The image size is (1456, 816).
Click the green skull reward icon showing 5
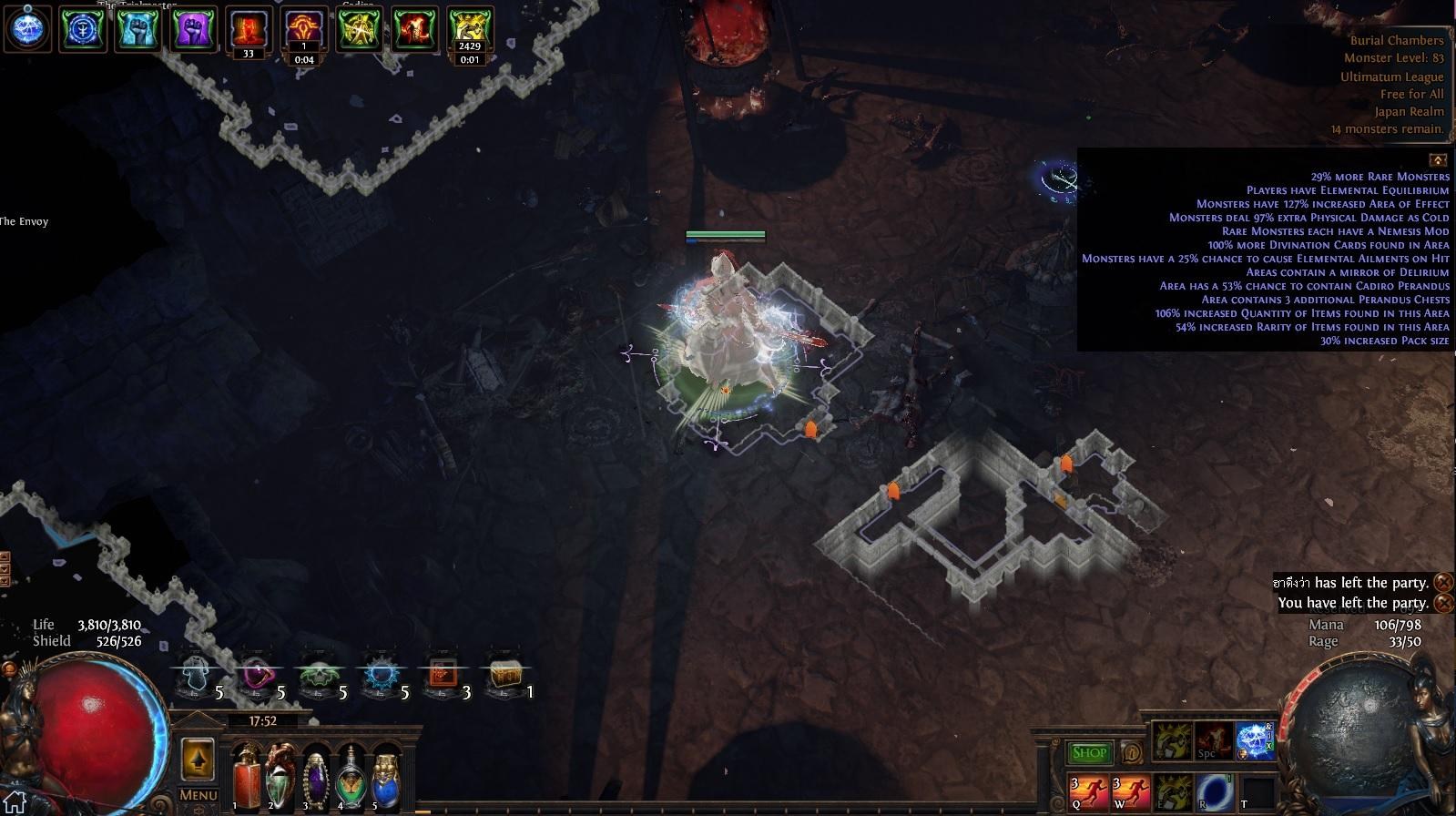318,675
